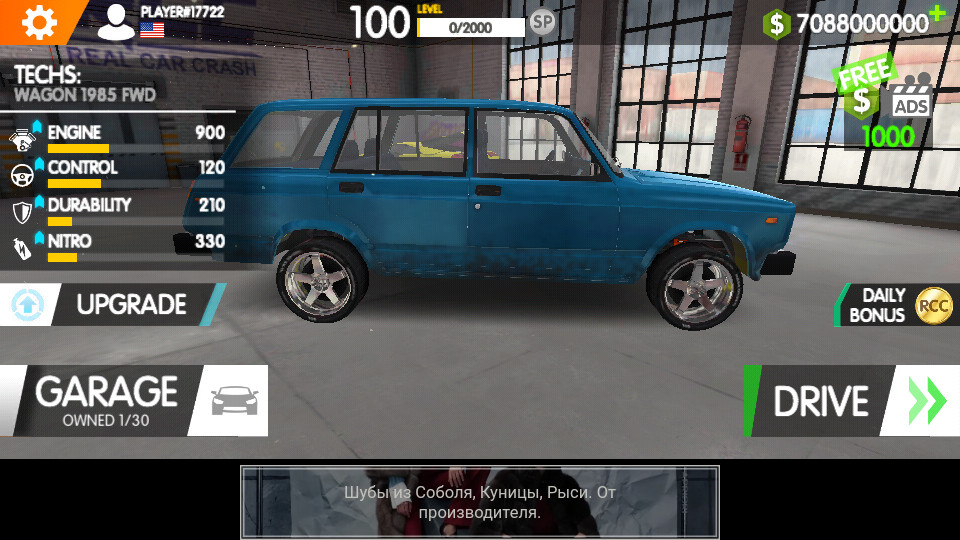The height and width of the screenshot is (540, 960).
Task: Open the Garage car list
Action: pyautogui.click(x=132, y=401)
